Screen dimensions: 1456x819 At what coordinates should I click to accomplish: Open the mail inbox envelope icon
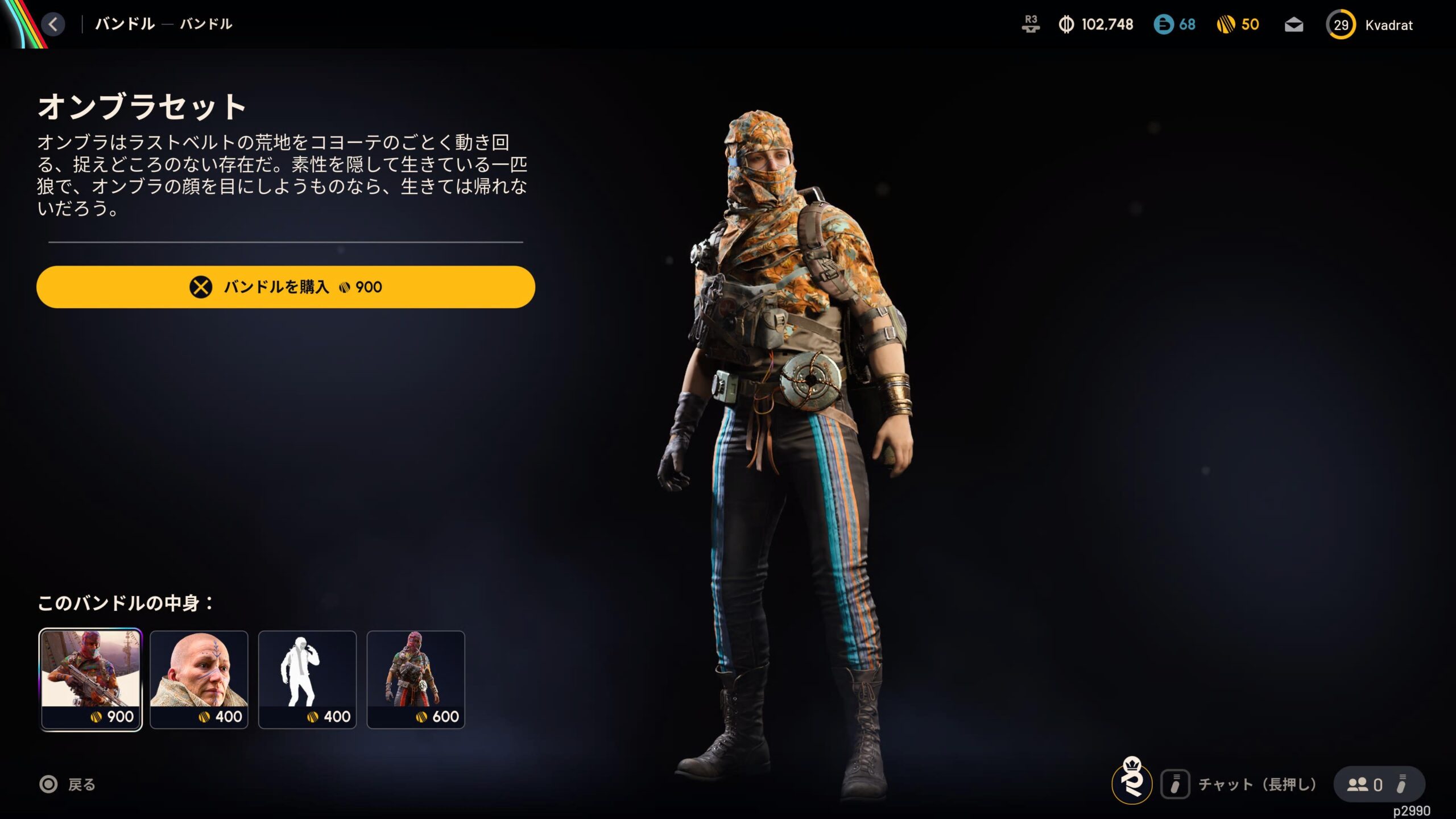click(x=1294, y=25)
